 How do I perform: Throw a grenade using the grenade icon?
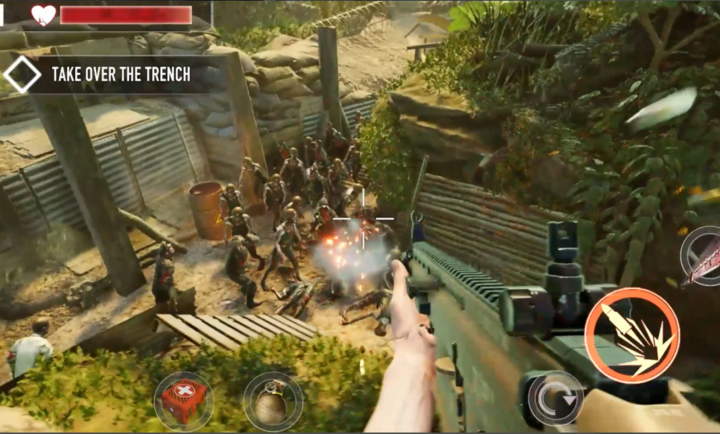coord(272,402)
